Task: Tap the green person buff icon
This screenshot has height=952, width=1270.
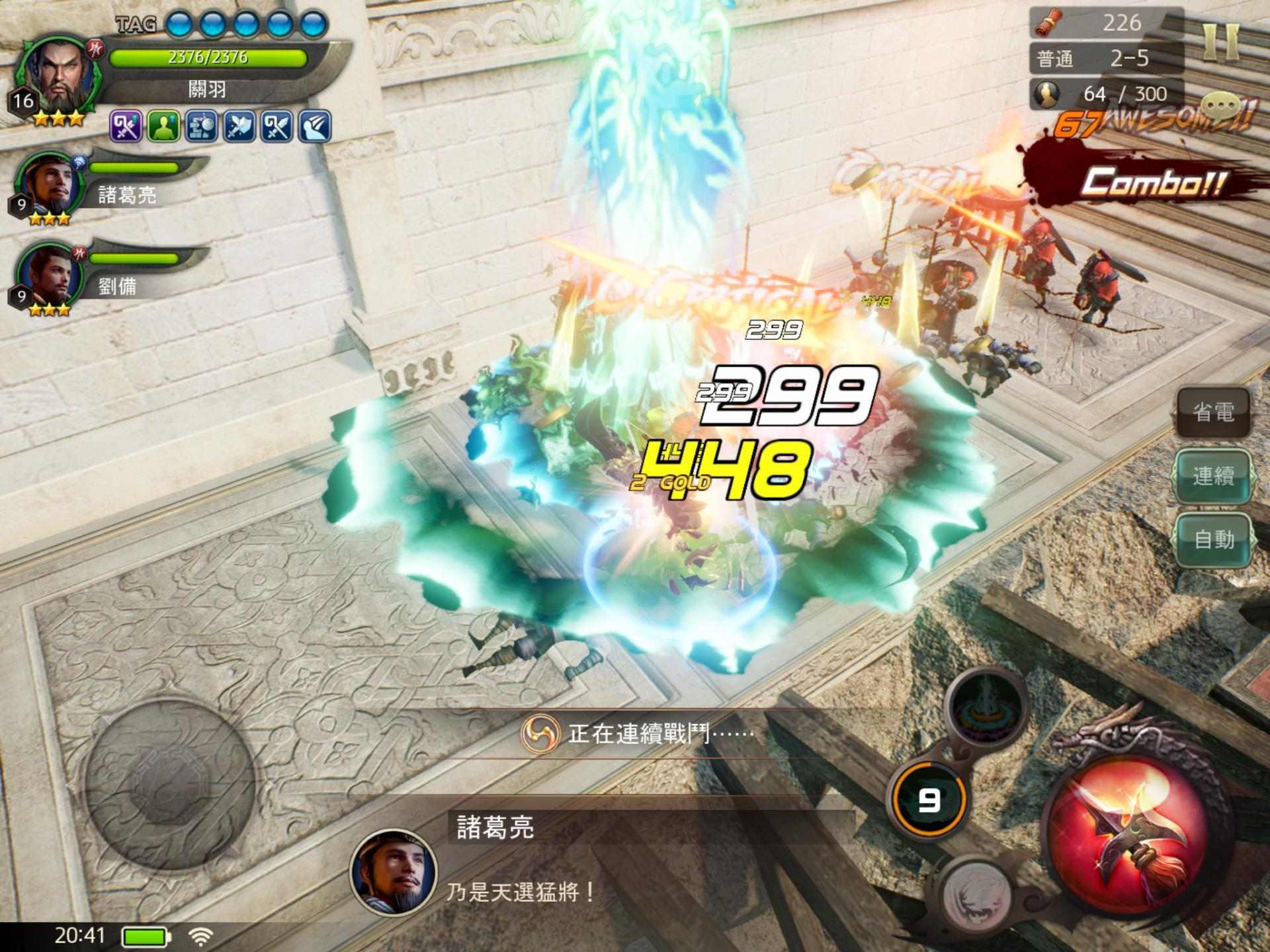Action: pyautogui.click(x=163, y=126)
